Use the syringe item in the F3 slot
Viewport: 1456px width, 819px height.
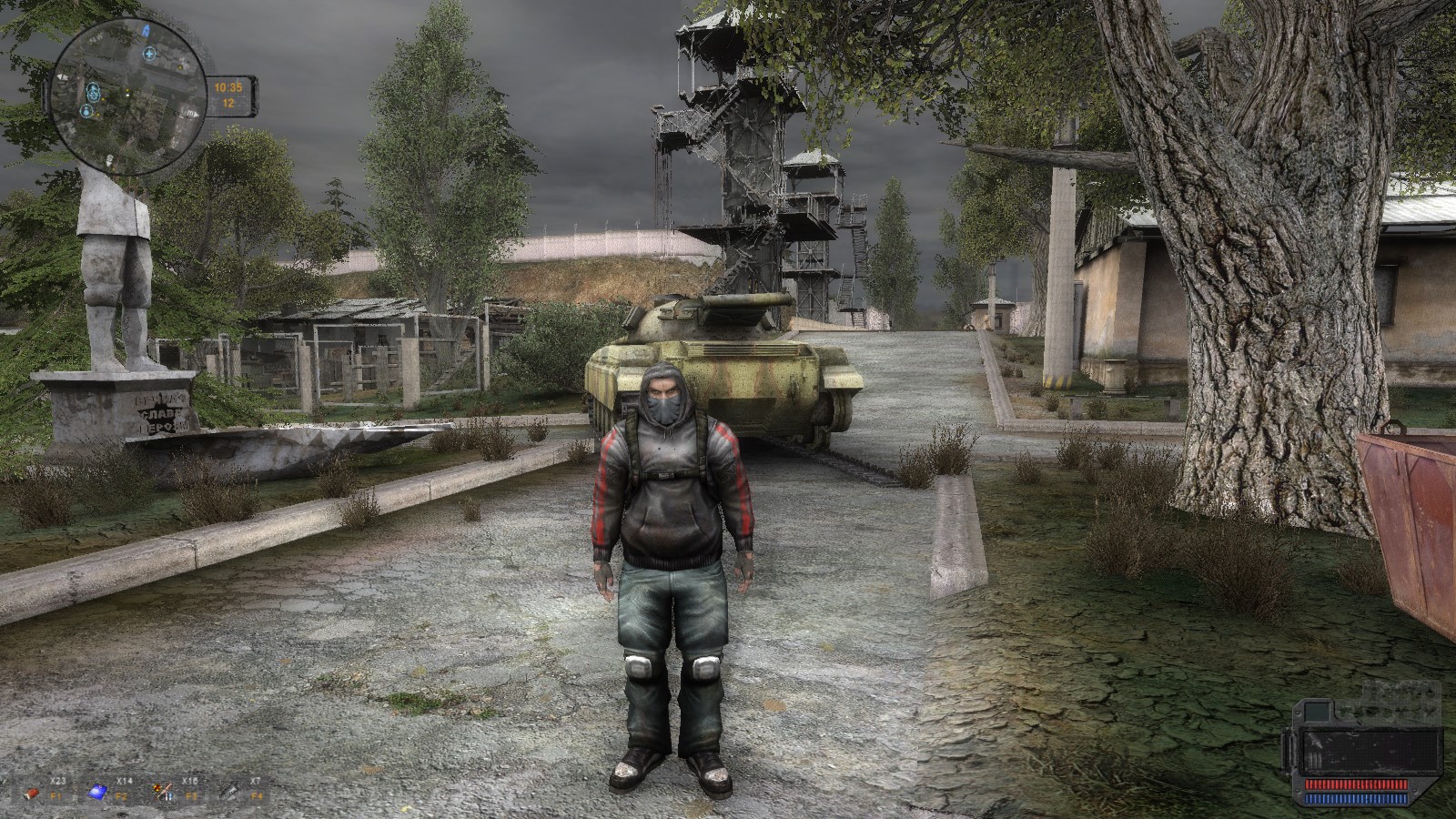(164, 791)
